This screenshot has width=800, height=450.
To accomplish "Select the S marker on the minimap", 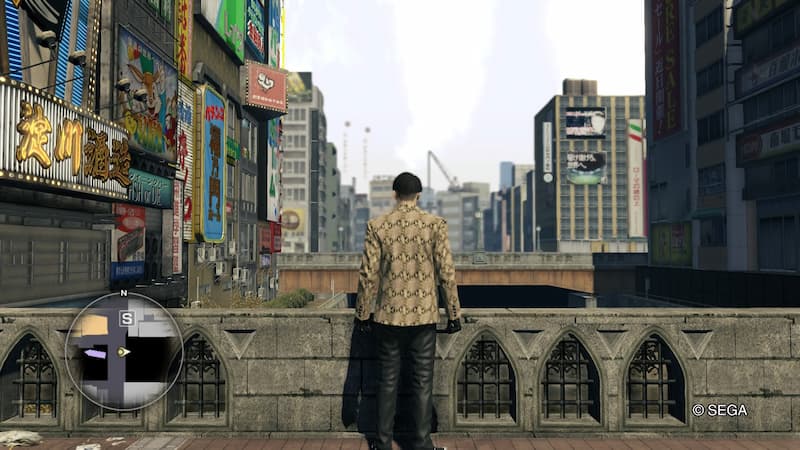I will pos(126,319).
